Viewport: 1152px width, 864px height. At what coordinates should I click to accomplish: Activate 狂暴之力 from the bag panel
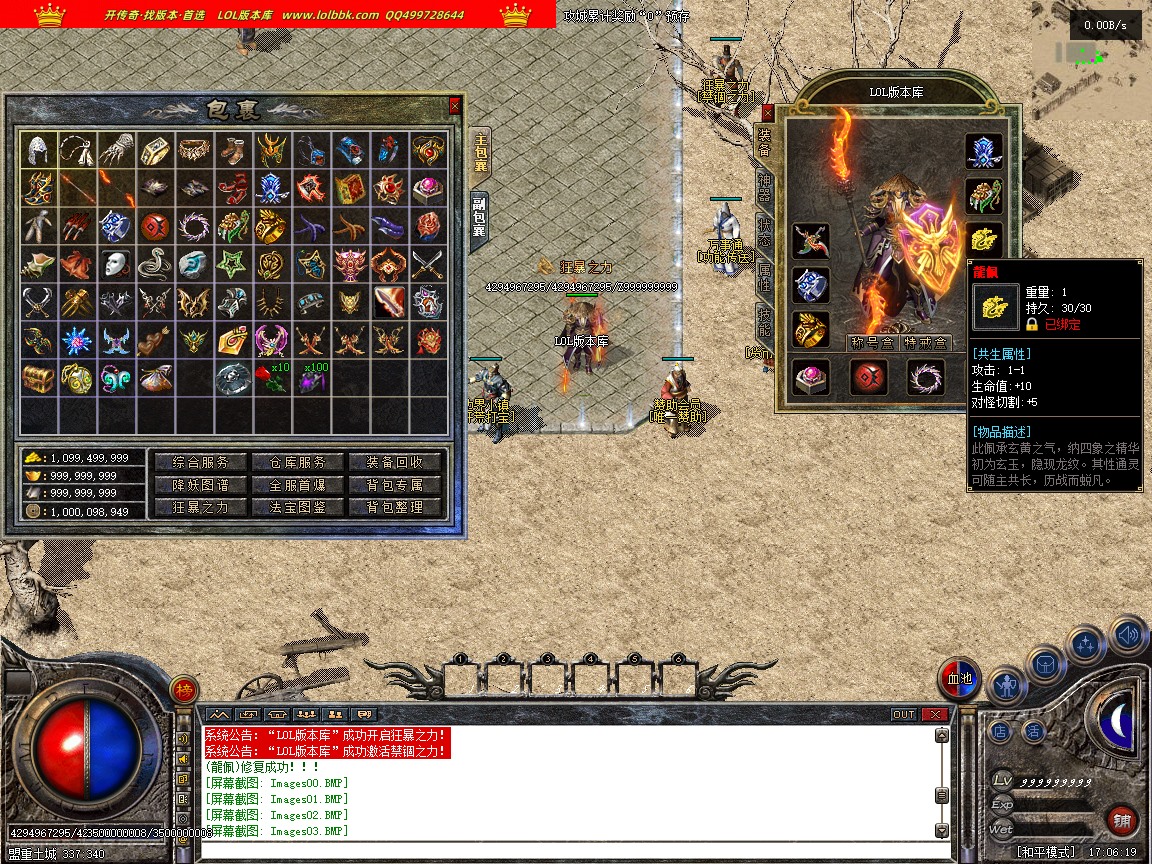(x=200, y=507)
